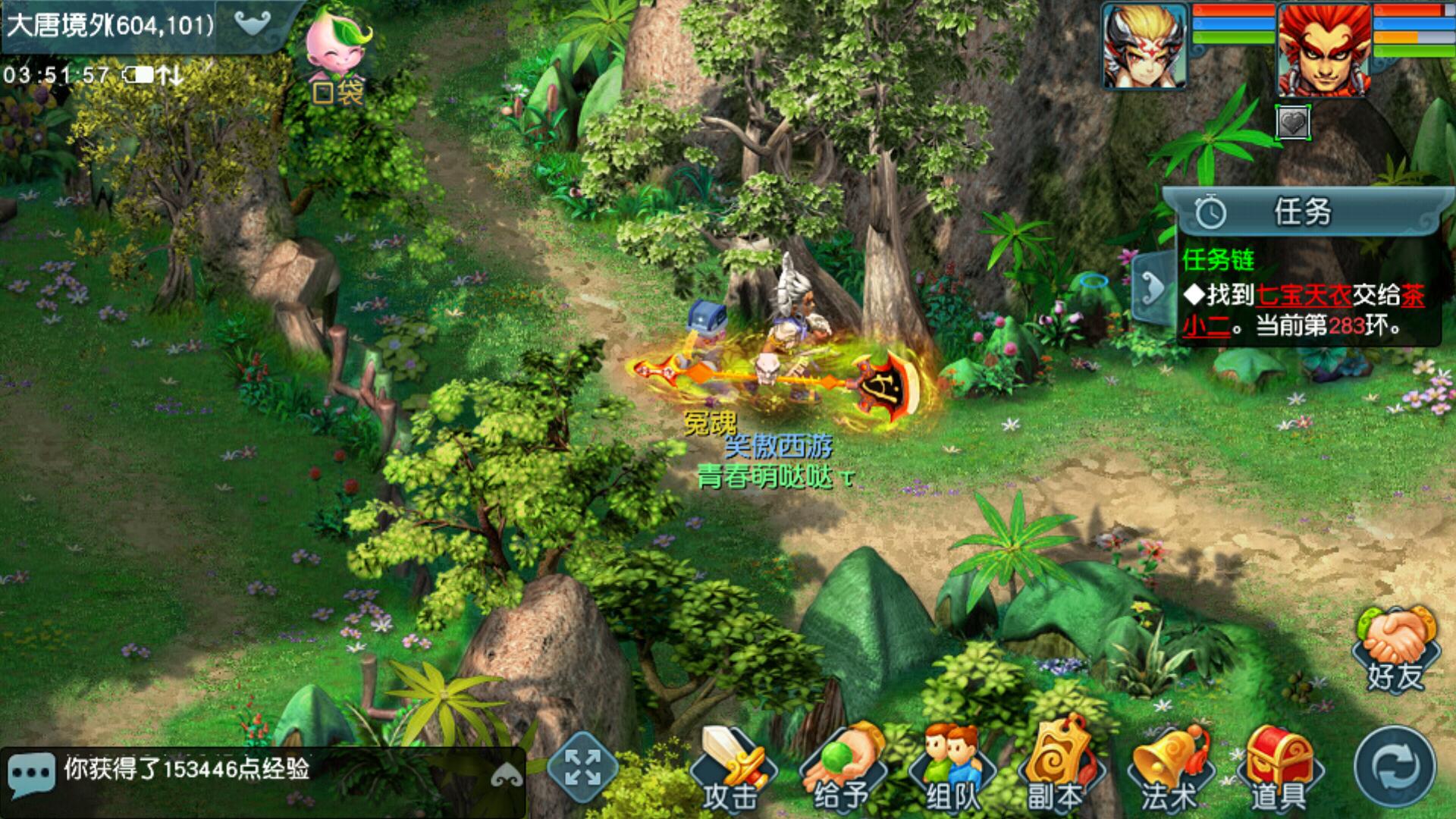The width and height of the screenshot is (1456, 819).
Task: Open the 任务 quest panel header
Action: point(1301,212)
